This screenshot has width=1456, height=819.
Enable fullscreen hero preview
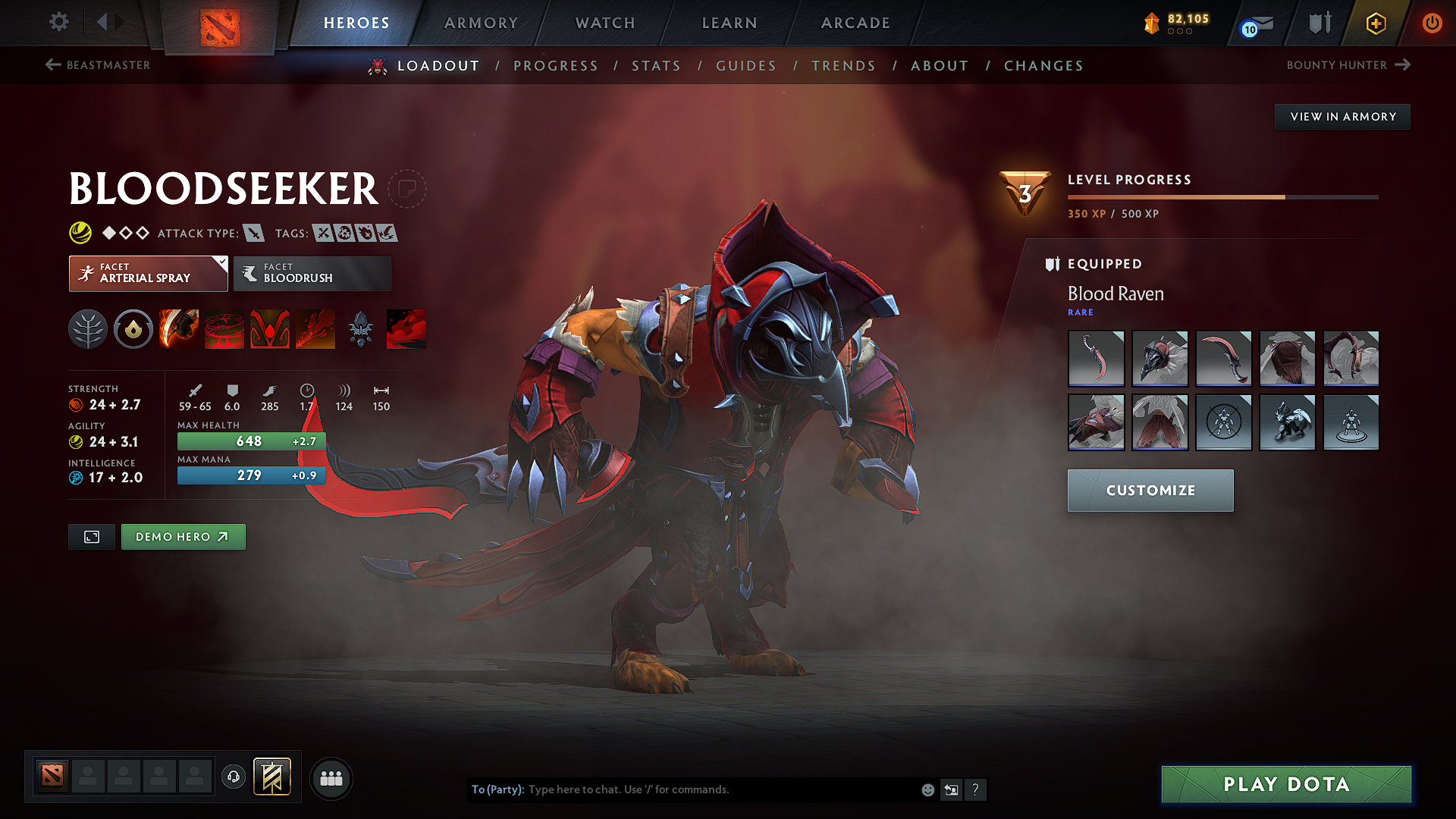[91, 536]
